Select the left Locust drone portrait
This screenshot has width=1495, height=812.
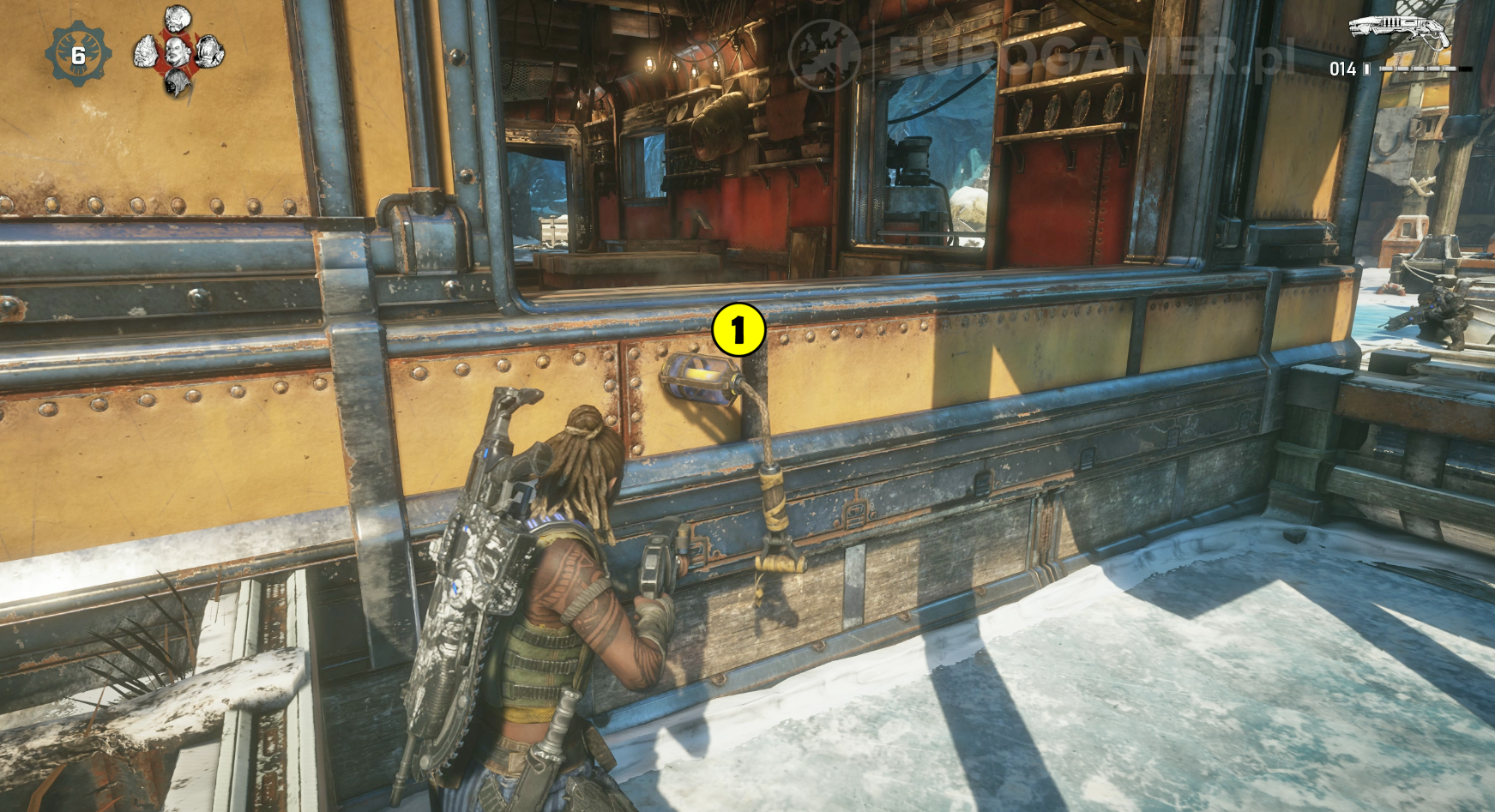click(x=148, y=53)
